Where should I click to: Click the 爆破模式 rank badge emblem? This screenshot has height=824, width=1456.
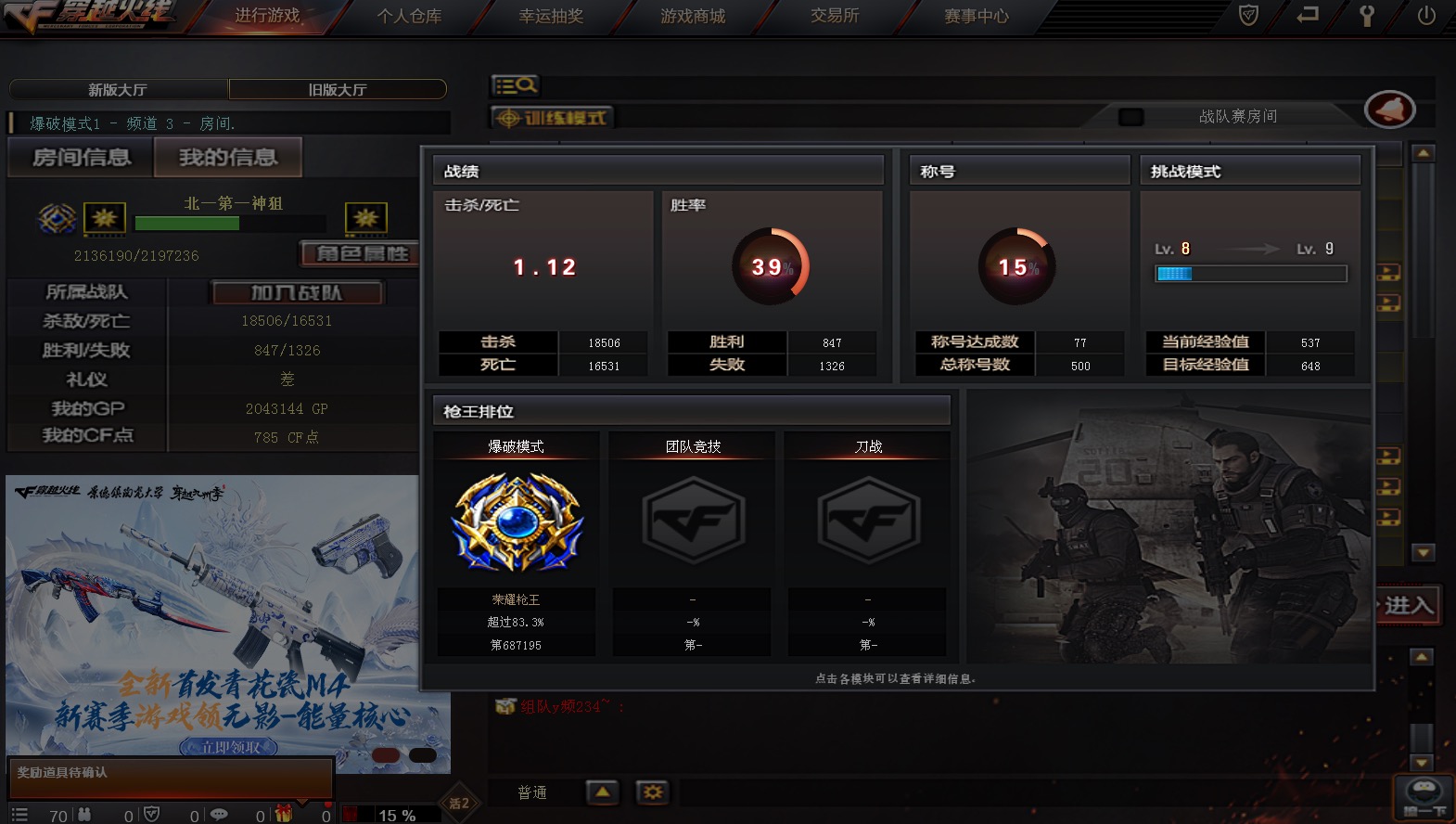[x=516, y=520]
